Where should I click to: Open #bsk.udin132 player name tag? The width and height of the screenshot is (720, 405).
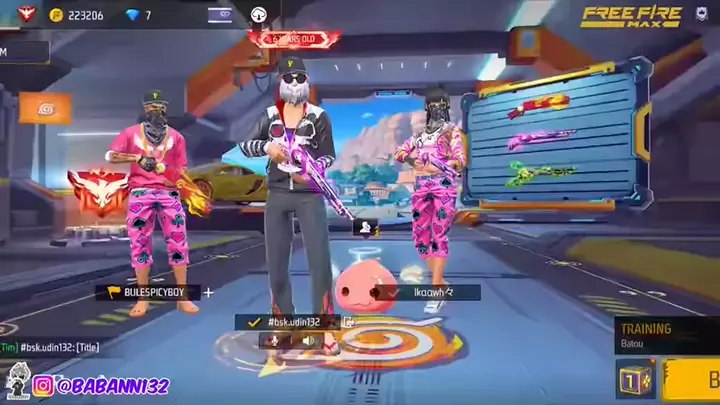click(288, 322)
